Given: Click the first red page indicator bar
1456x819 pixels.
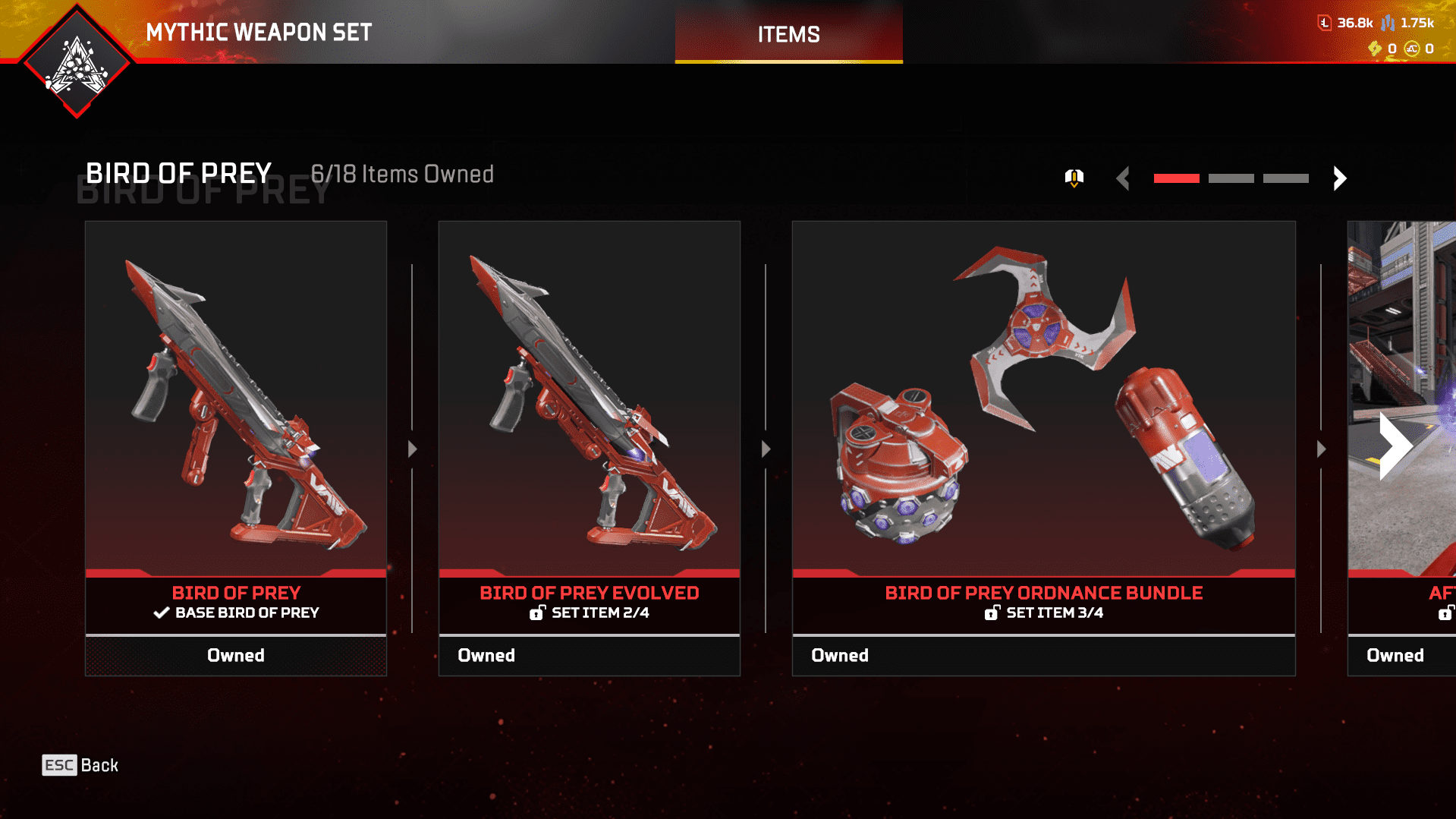Looking at the screenshot, I should pos(1176,178).
